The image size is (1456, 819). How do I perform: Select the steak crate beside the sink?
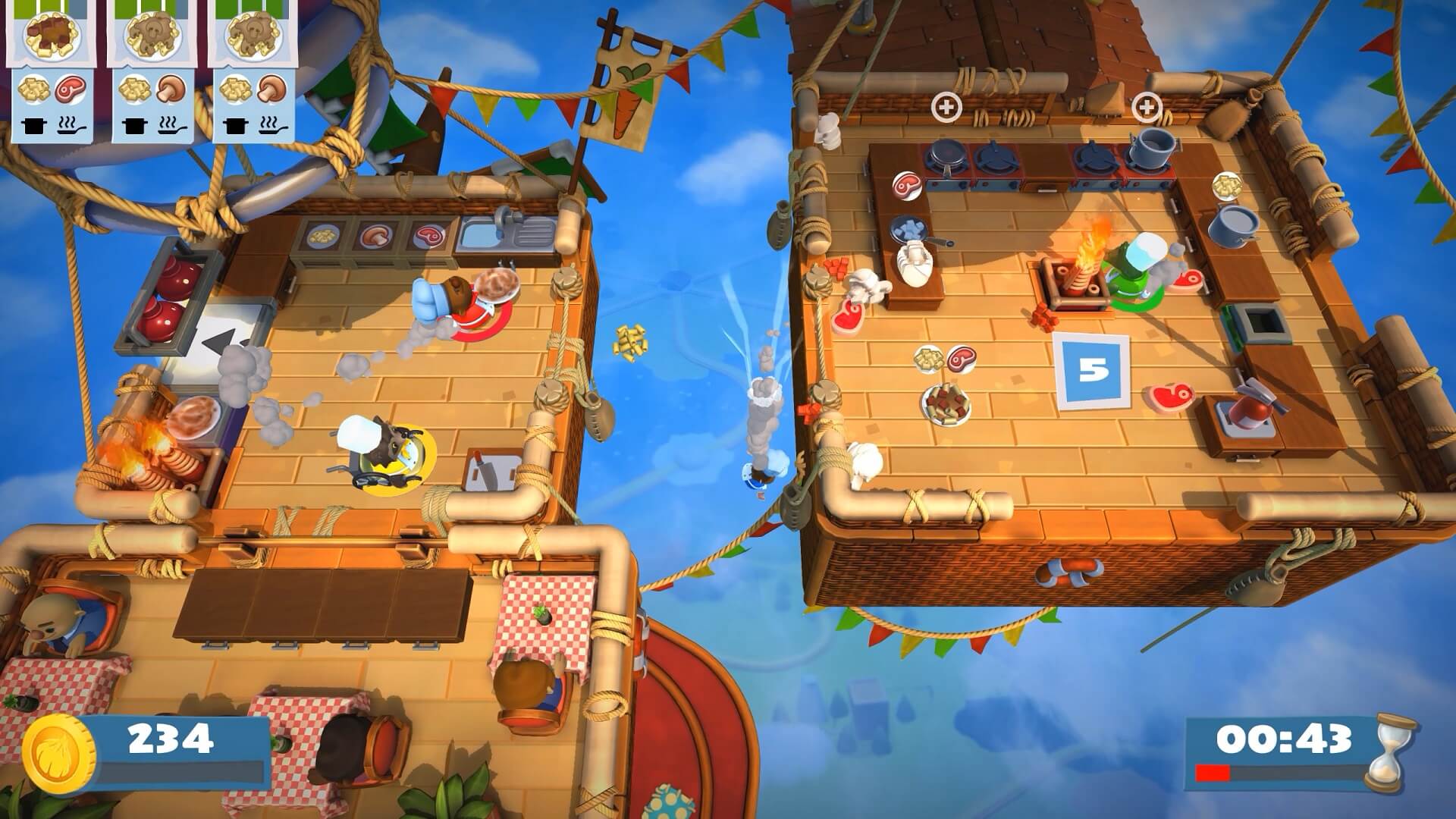429,236
